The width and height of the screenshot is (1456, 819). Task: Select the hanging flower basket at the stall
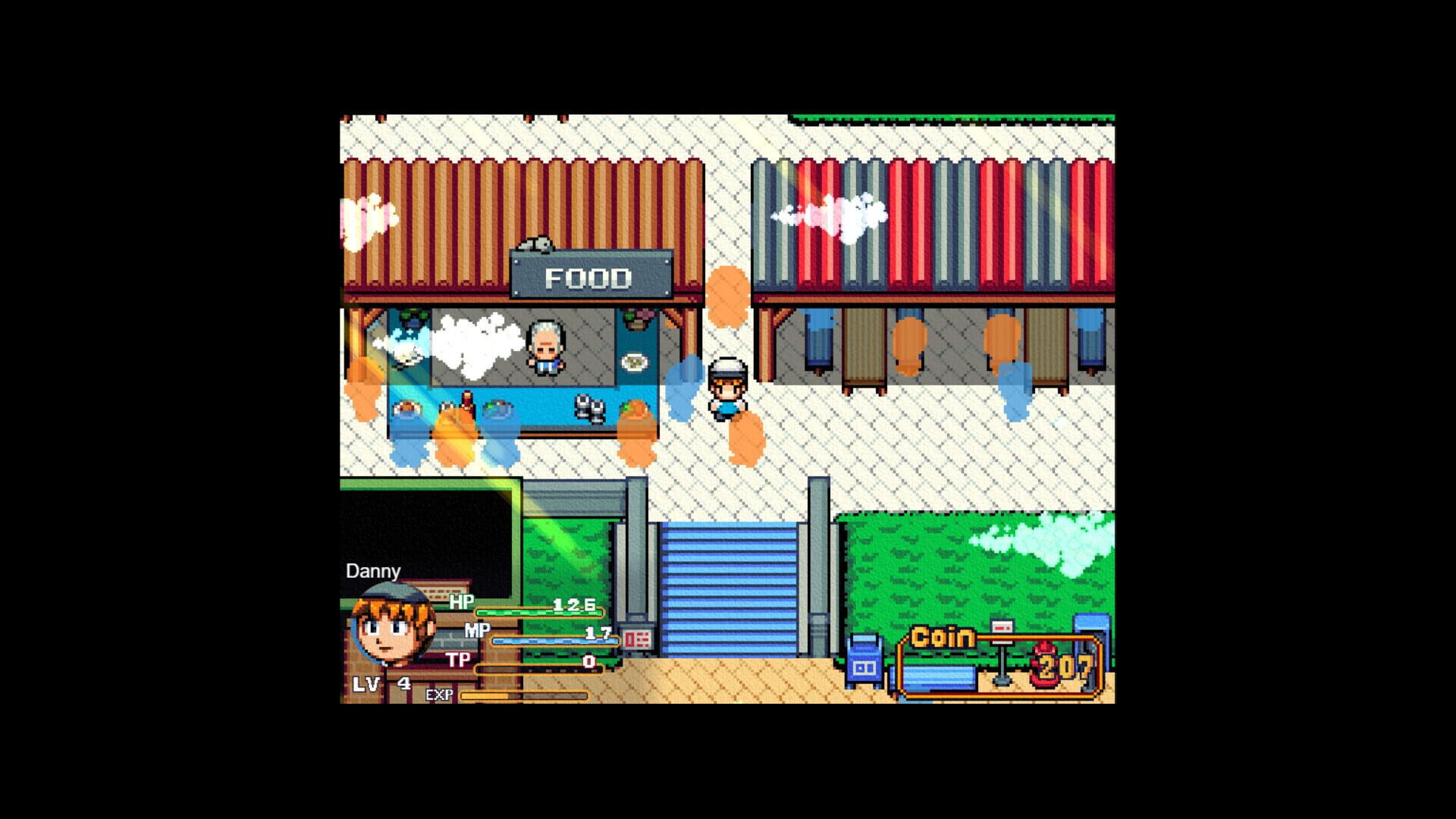[635, 318]
